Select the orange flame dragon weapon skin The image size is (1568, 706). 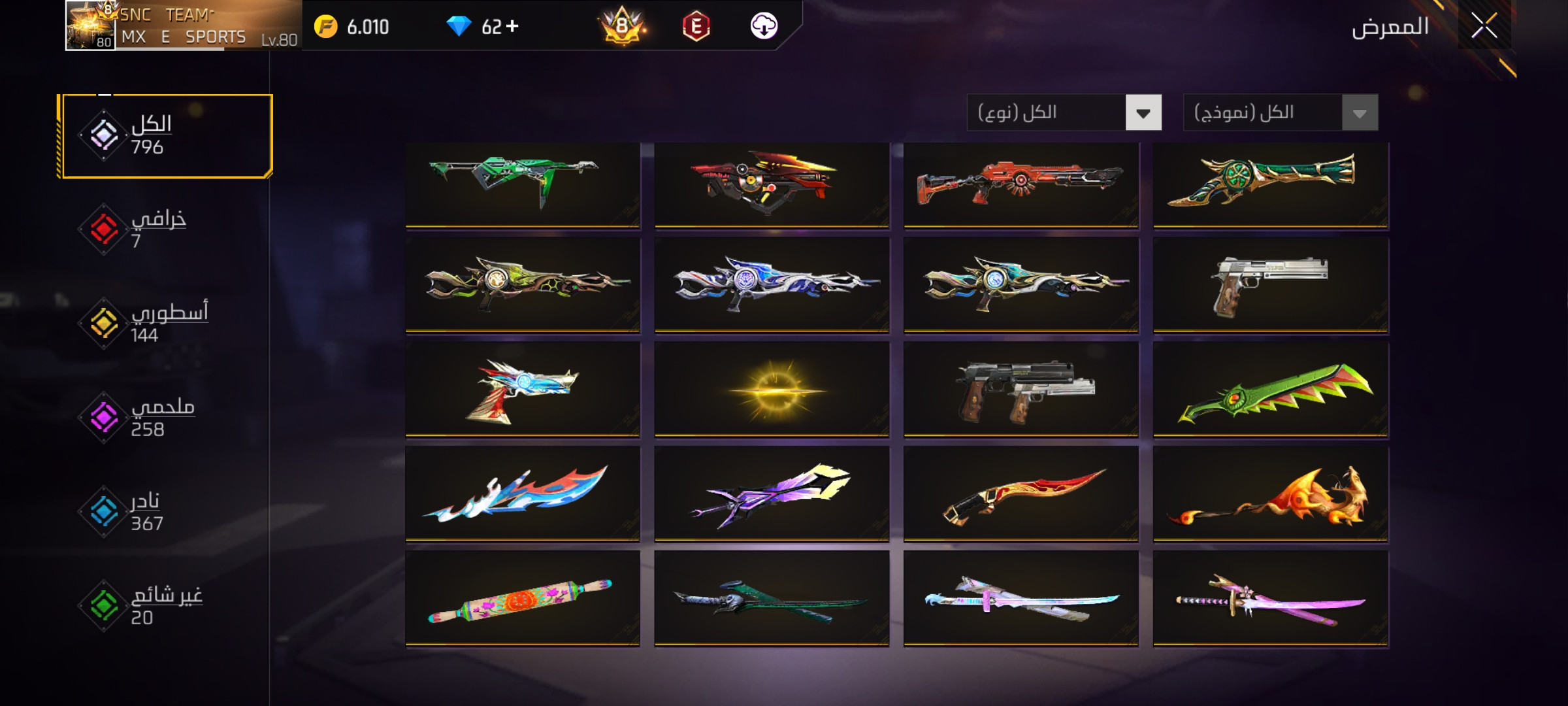point(1270,494)
